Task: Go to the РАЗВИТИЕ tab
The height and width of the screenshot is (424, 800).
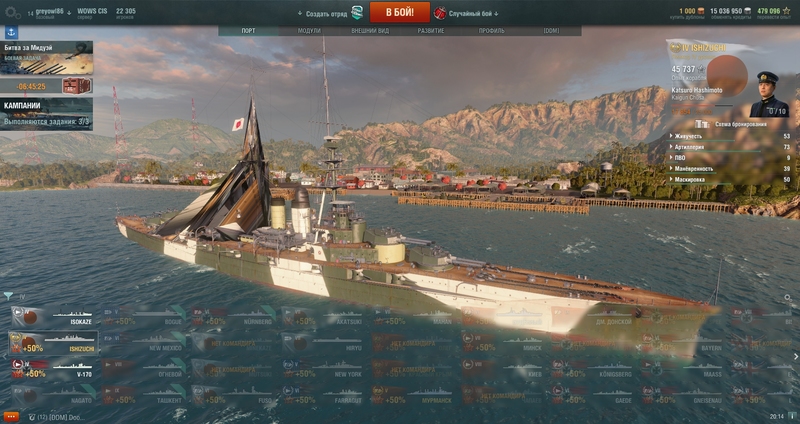Action: click(x=431, y=31)
